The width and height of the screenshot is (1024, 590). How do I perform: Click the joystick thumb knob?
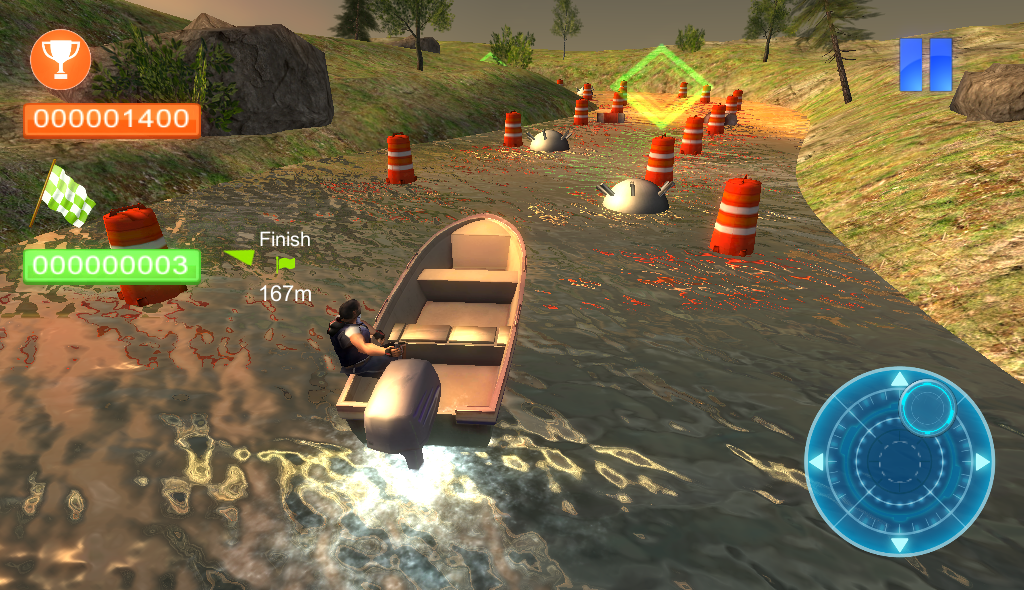coord(929,405)
